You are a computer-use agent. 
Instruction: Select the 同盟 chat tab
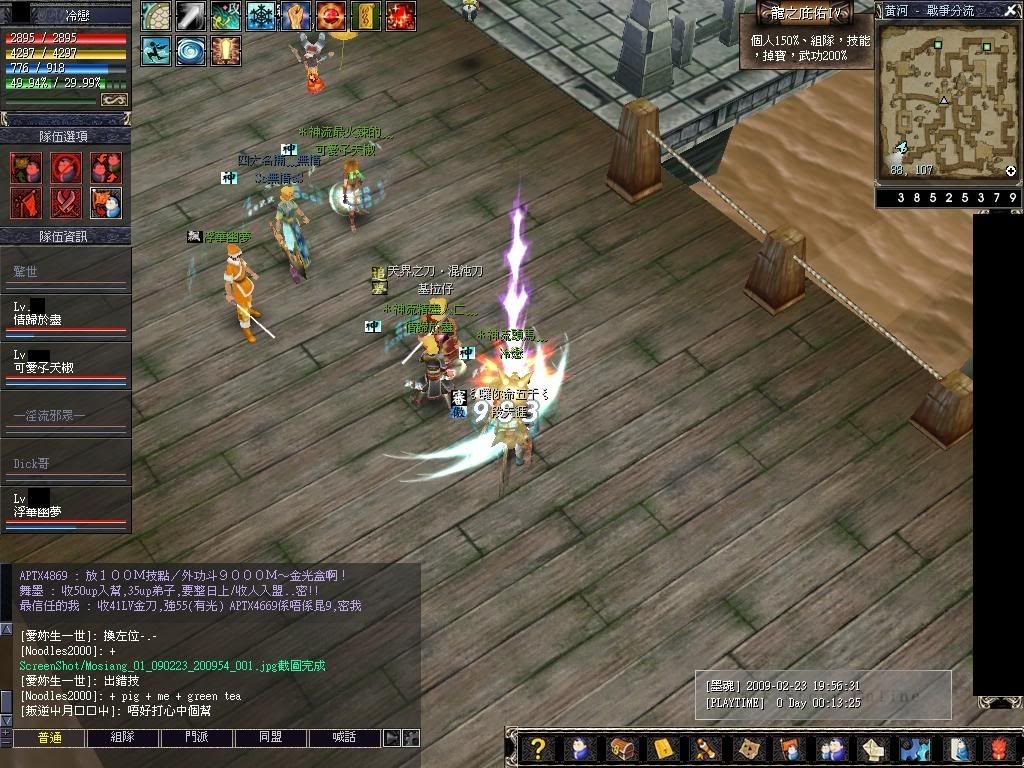click(x=271, y=738)
